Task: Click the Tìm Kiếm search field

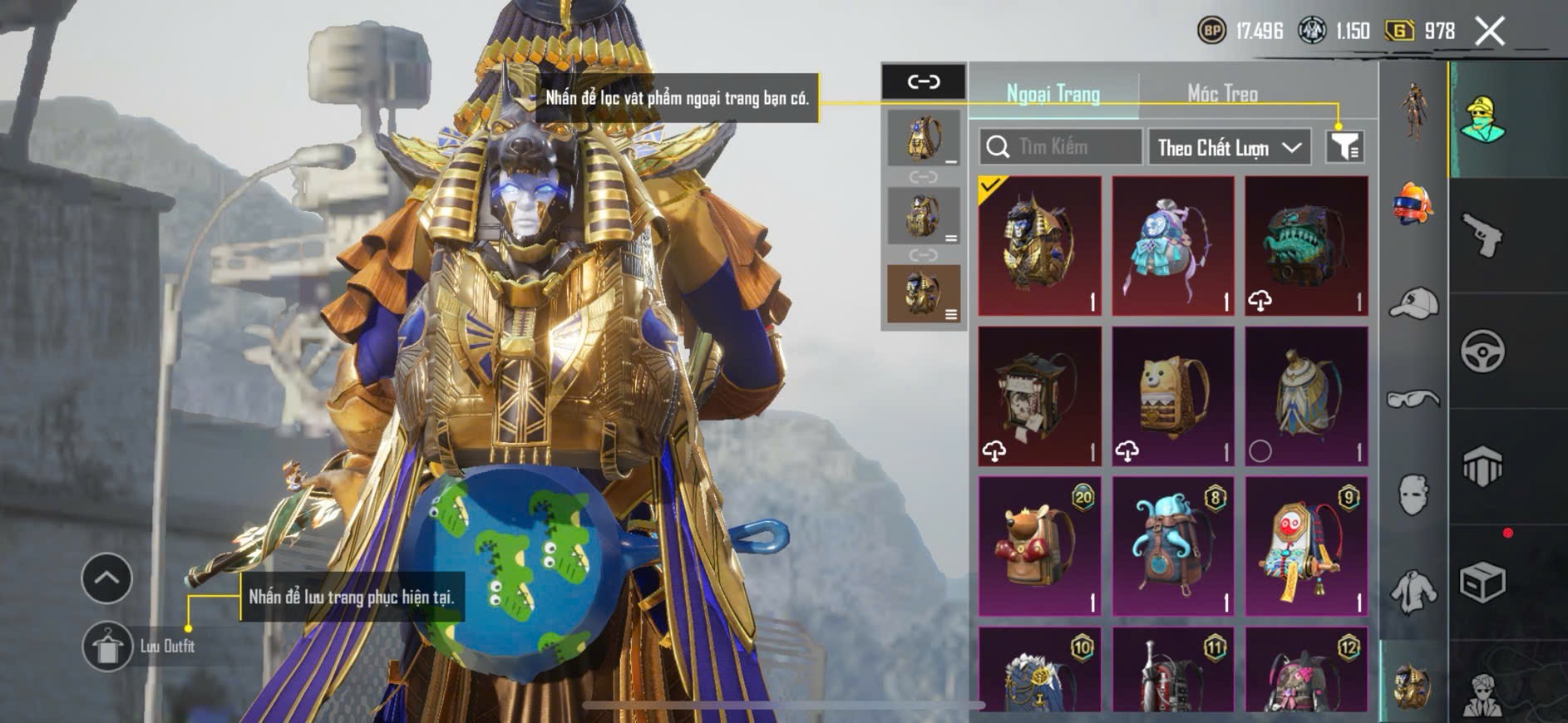Action: [x=1060, y=147]
